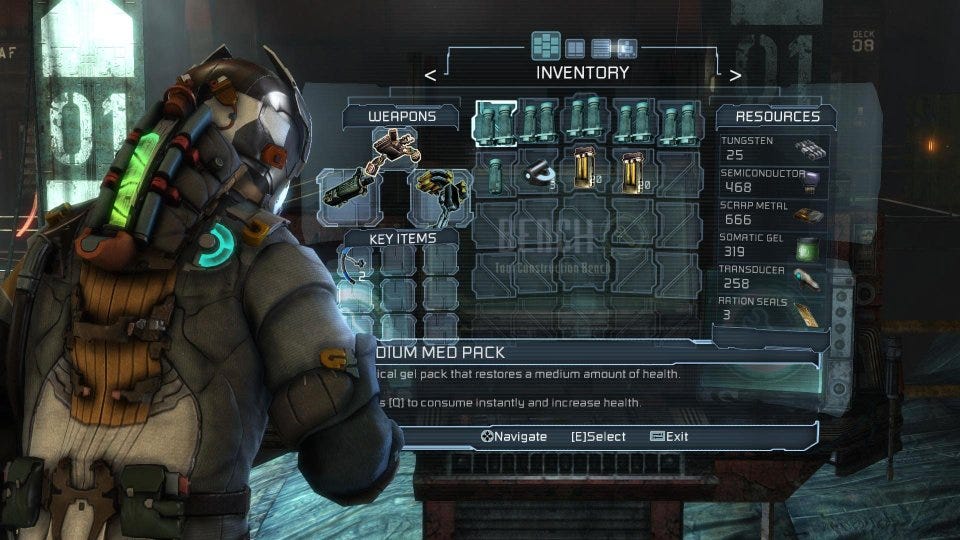The width and height of the screenshot is (960, 540).
Task: Choose the Transducer resource row
Action: (x=773, y=278)
